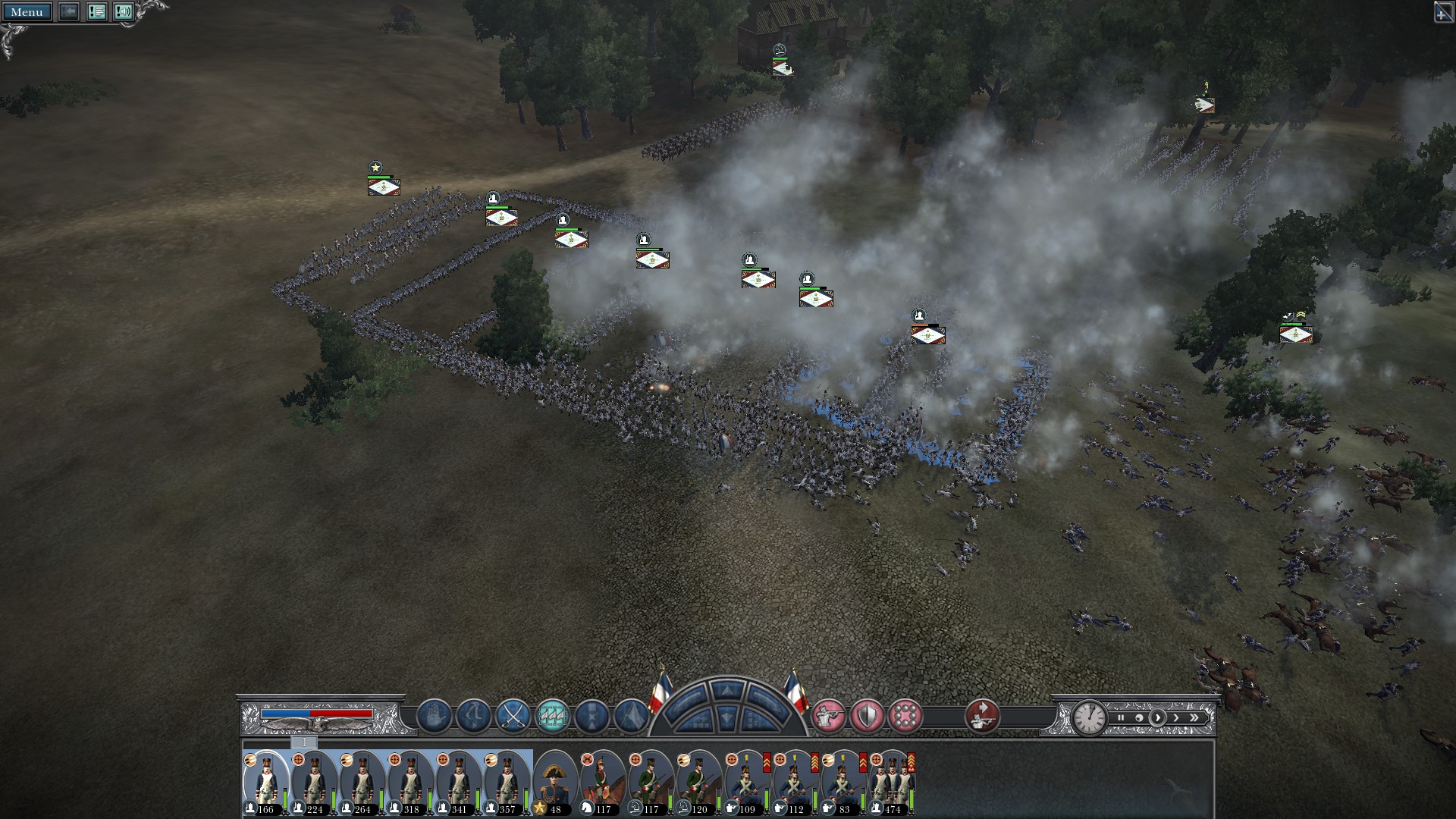Activate the red fire-and-advance ability icon
This screenshot has height=819, width=1456.
point(981,718)
